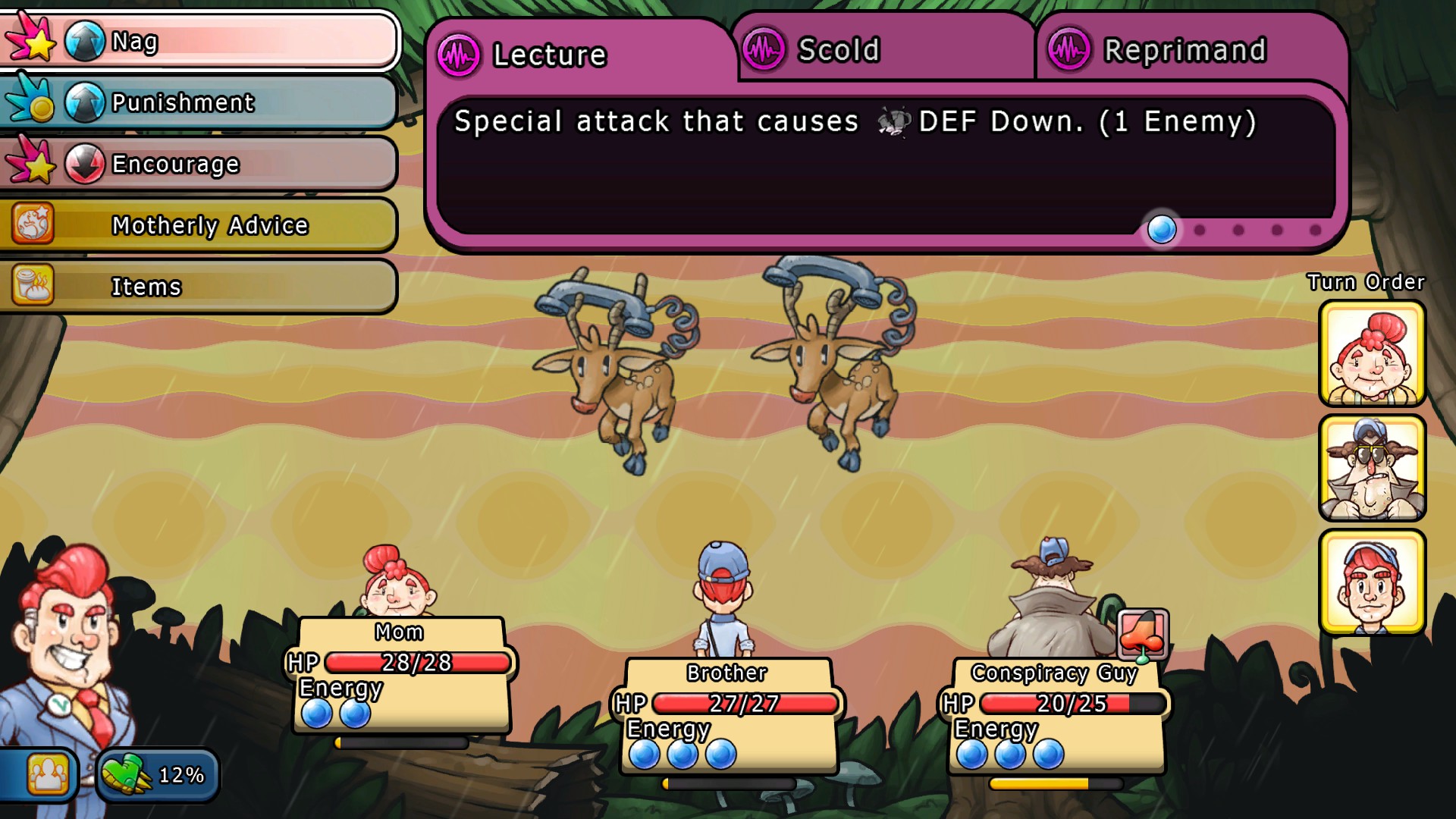The height and width of the screenshot is (819, 1456).
Task: Click Mom's portrait in Turn Order
Action: coord(1372,353)
